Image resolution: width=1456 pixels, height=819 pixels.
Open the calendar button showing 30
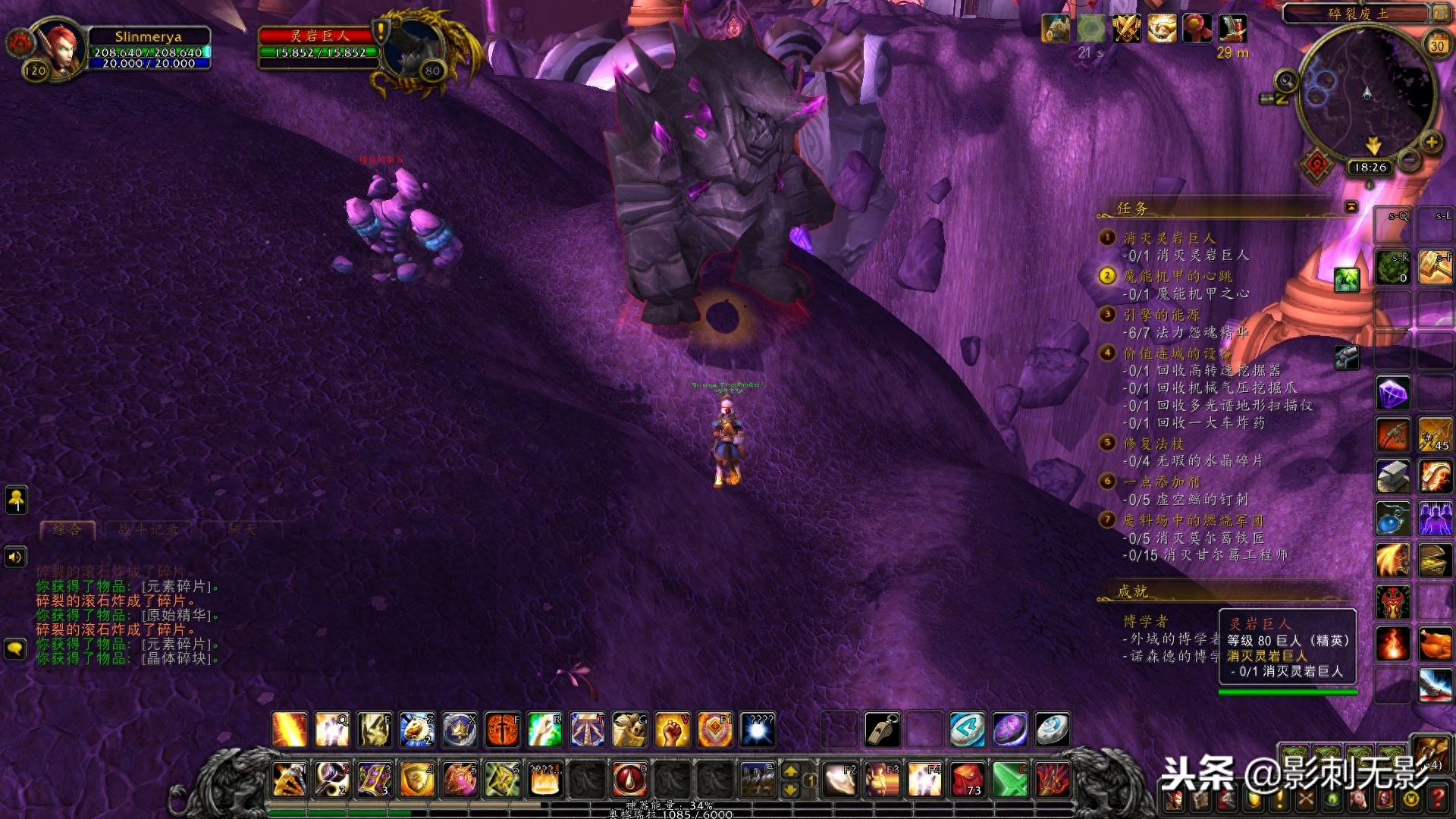click(1436, 45)
